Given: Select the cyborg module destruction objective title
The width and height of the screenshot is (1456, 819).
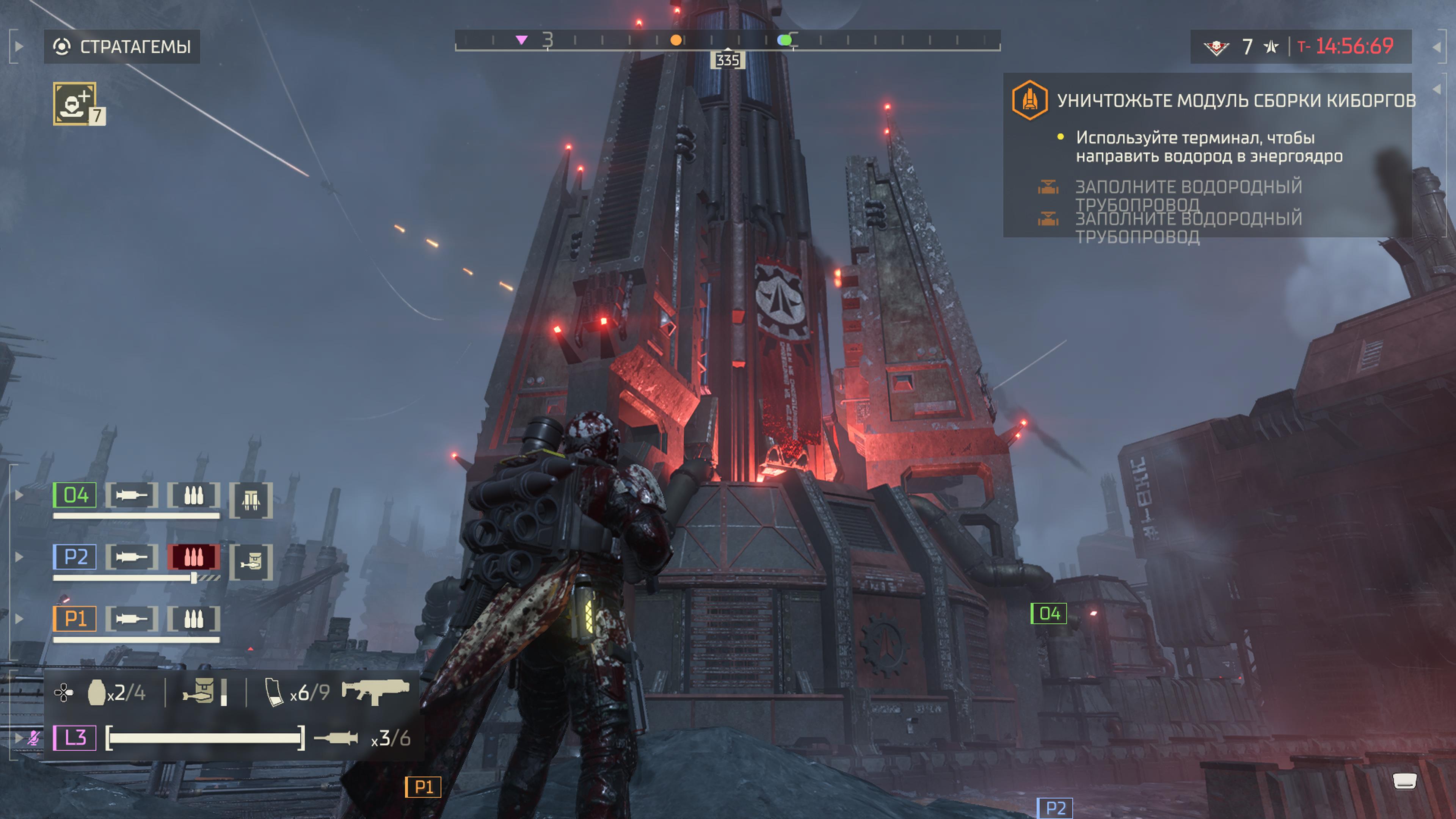Looking at the screenshot, I should (x=1236, y=100).
